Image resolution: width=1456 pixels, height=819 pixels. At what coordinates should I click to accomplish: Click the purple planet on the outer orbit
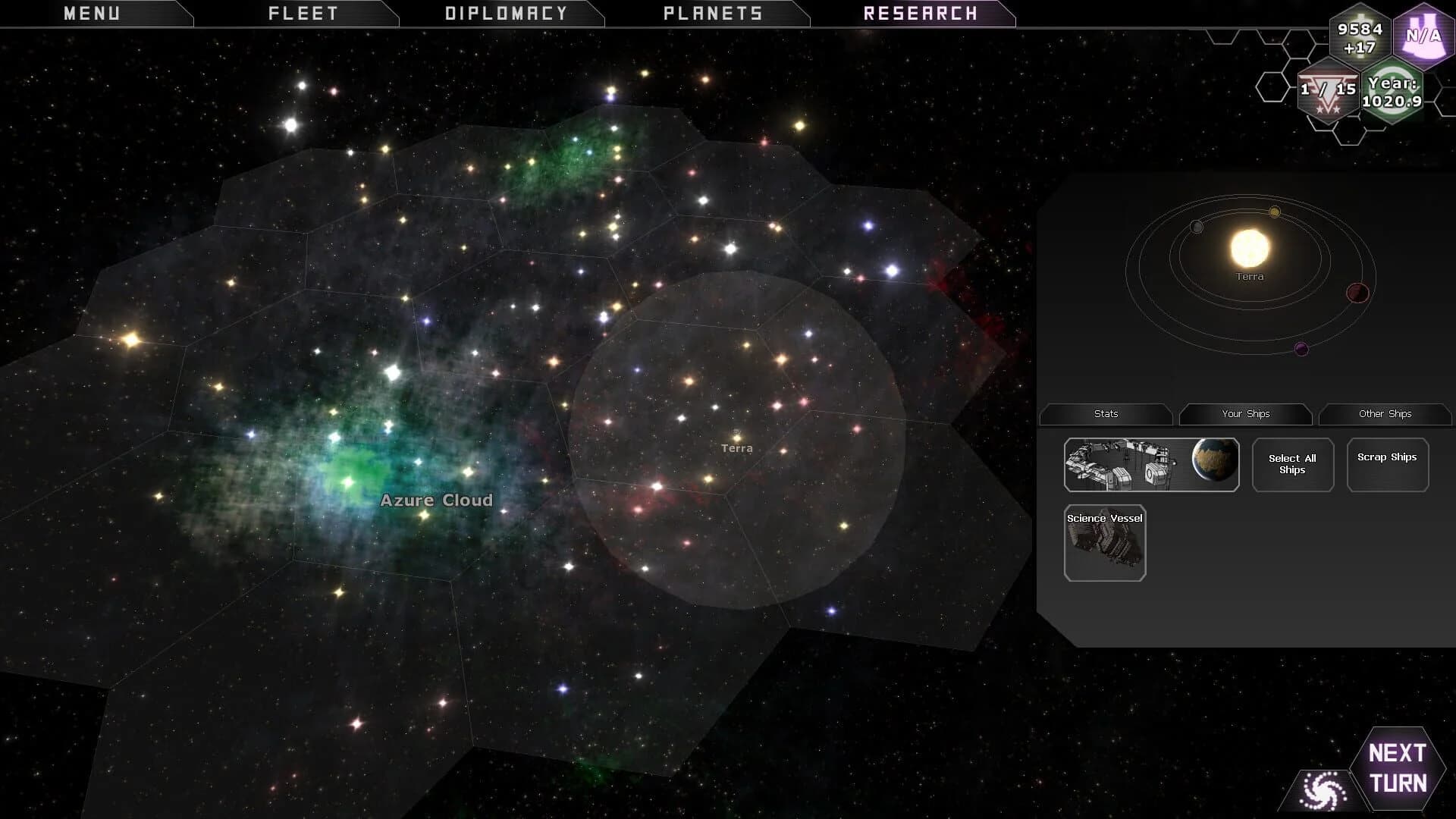point(1301,348)
